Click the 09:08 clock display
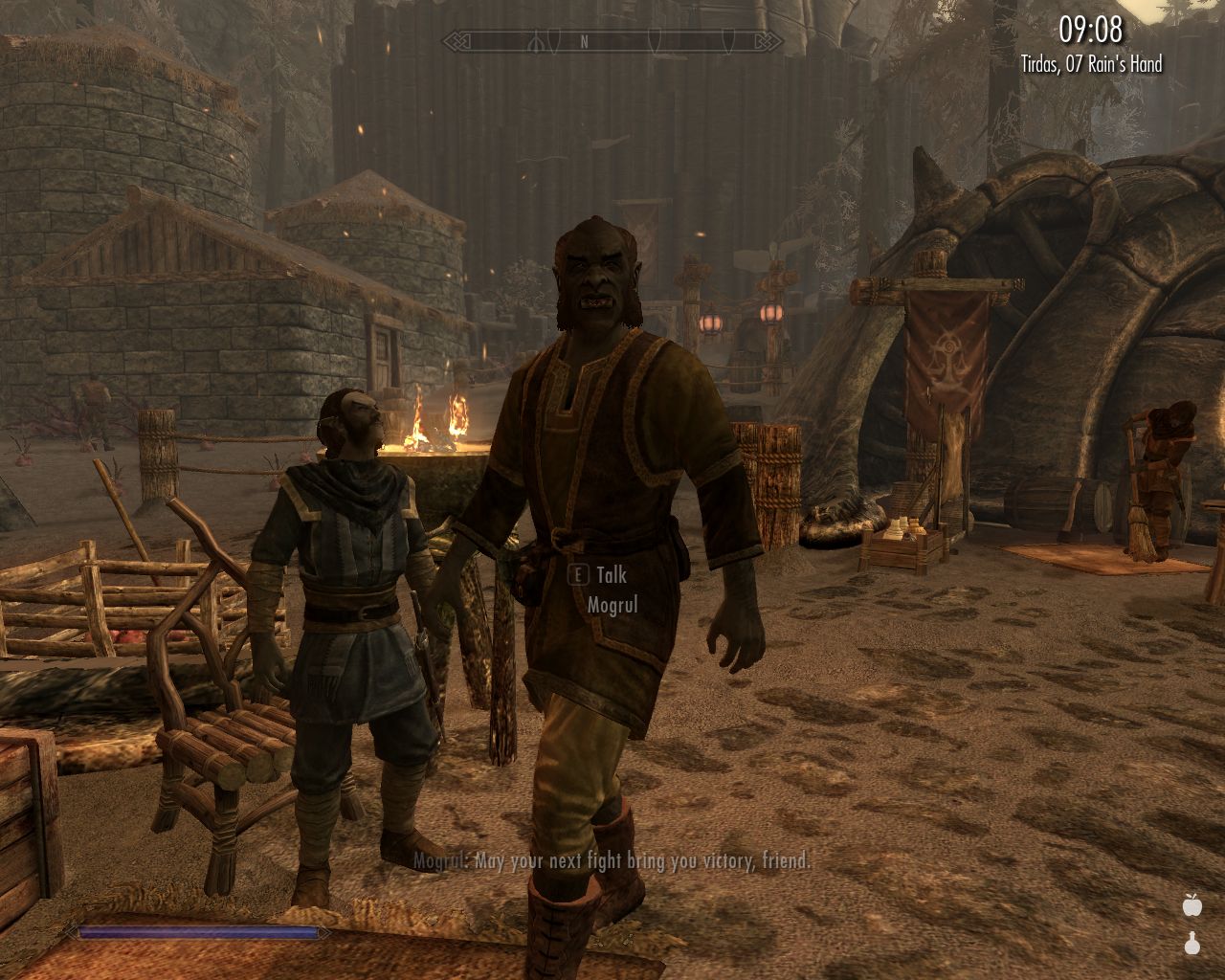Viewport: 1225px width, 980px height. (x=1091, y=30)
